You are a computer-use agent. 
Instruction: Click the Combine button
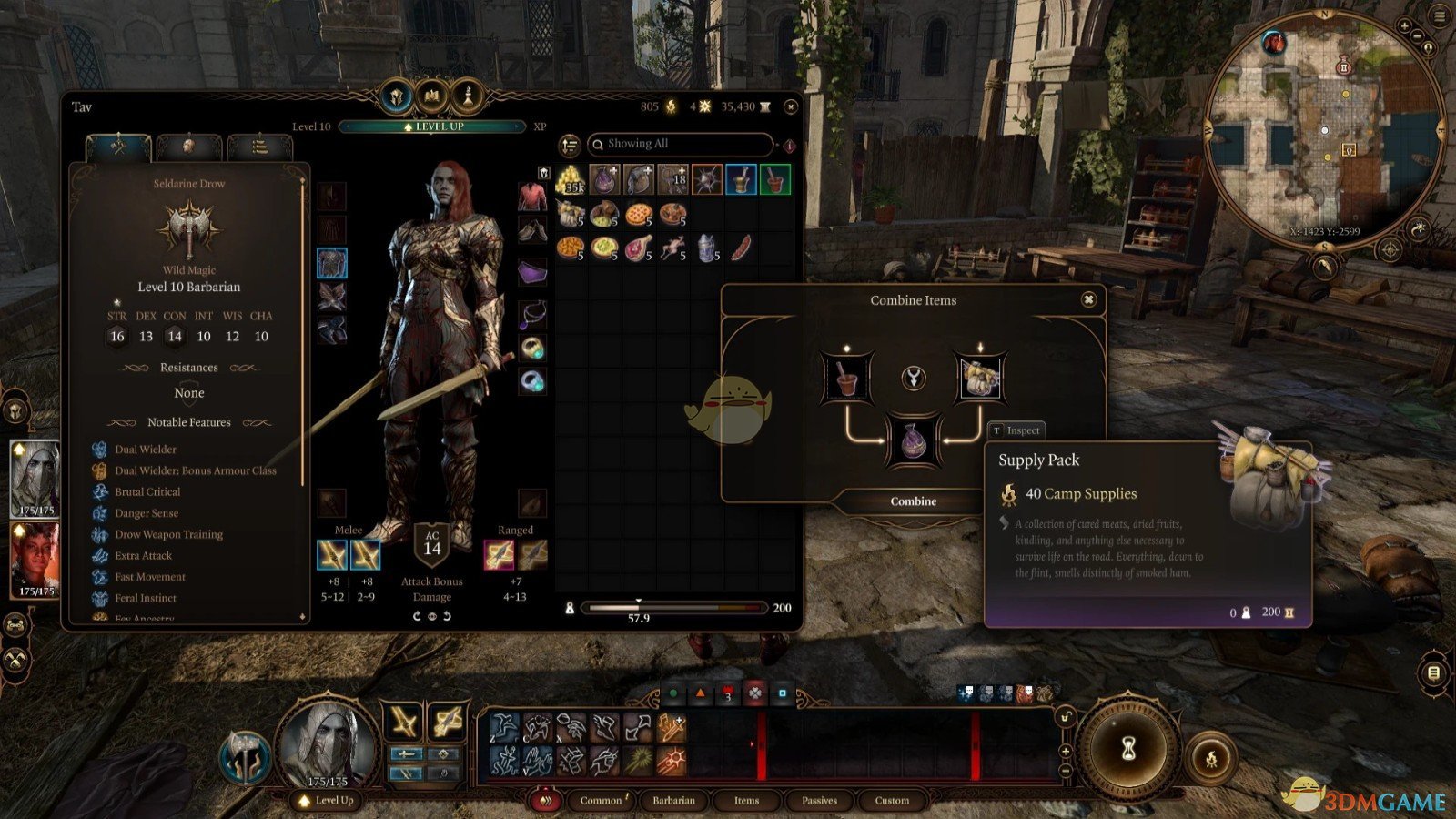click(913, 501)
